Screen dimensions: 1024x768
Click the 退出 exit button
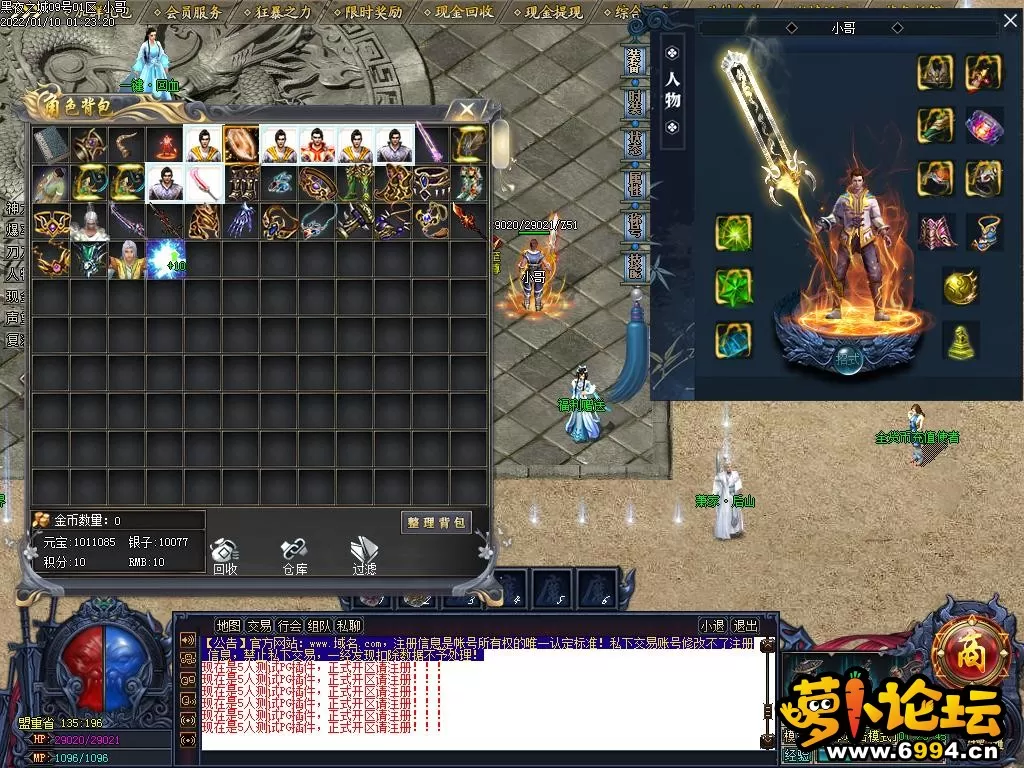coord(745,626)
